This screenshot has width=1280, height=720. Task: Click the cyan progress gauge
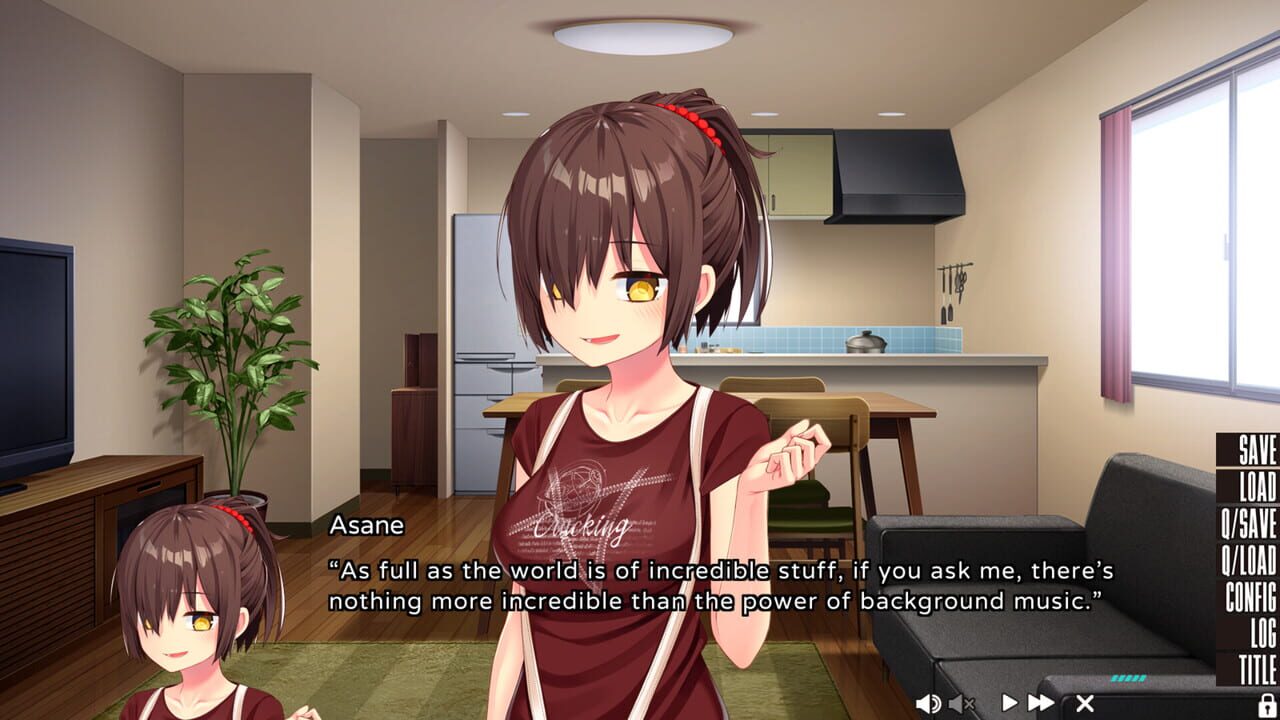point(1130,675)
